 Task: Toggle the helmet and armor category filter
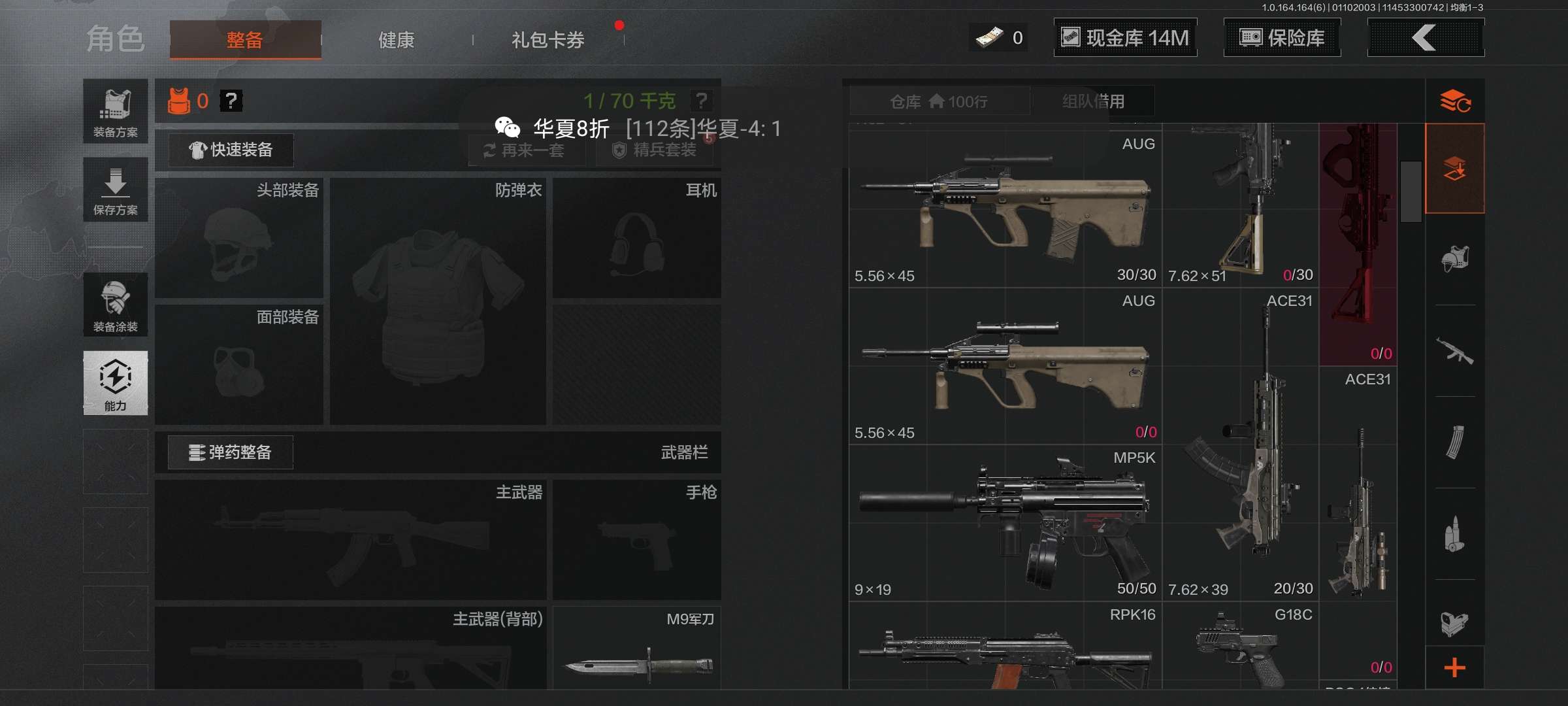pos(1456,259)
